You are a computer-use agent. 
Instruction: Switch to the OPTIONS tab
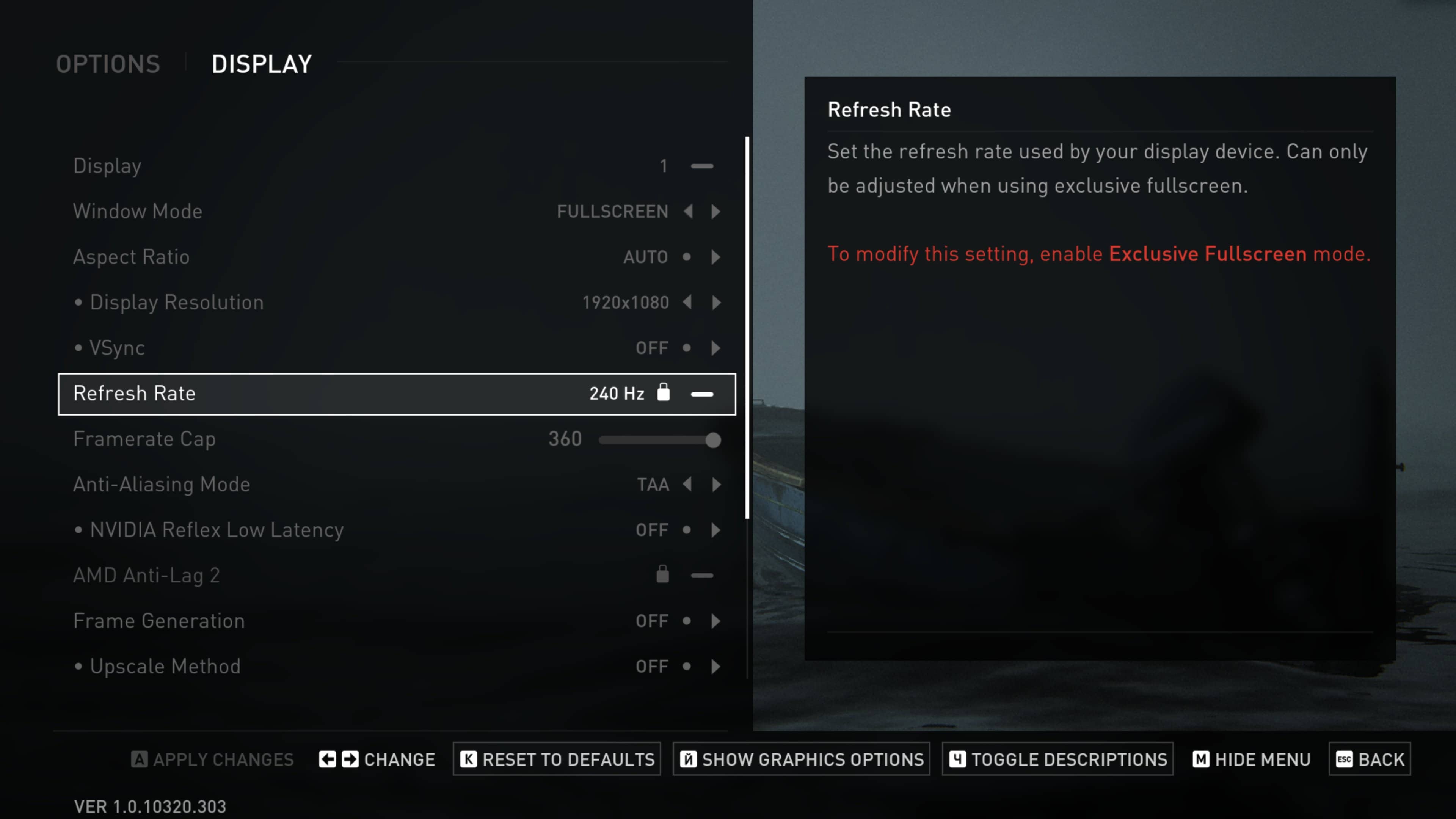108,64
